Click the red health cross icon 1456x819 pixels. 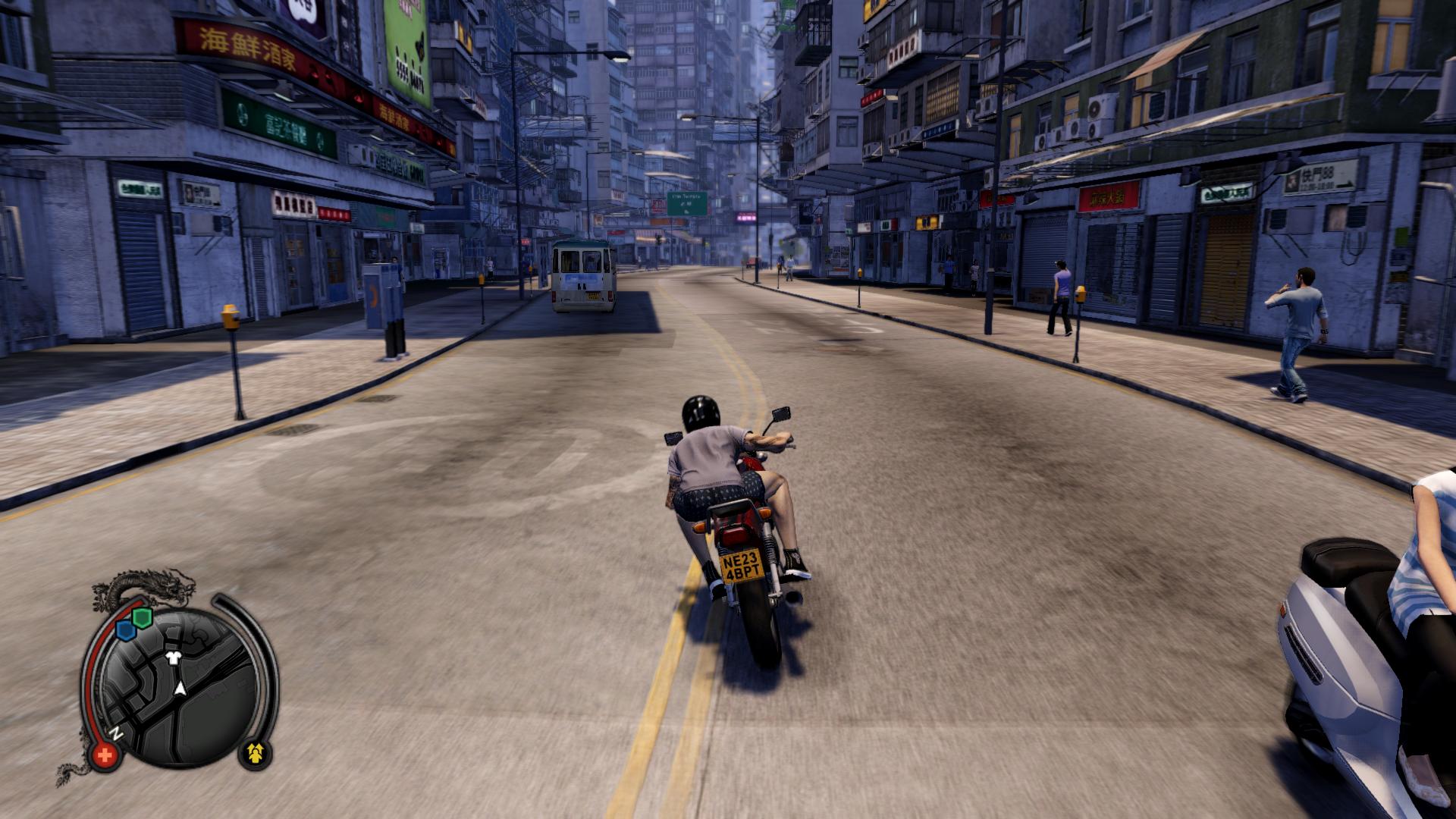point(105,755)
